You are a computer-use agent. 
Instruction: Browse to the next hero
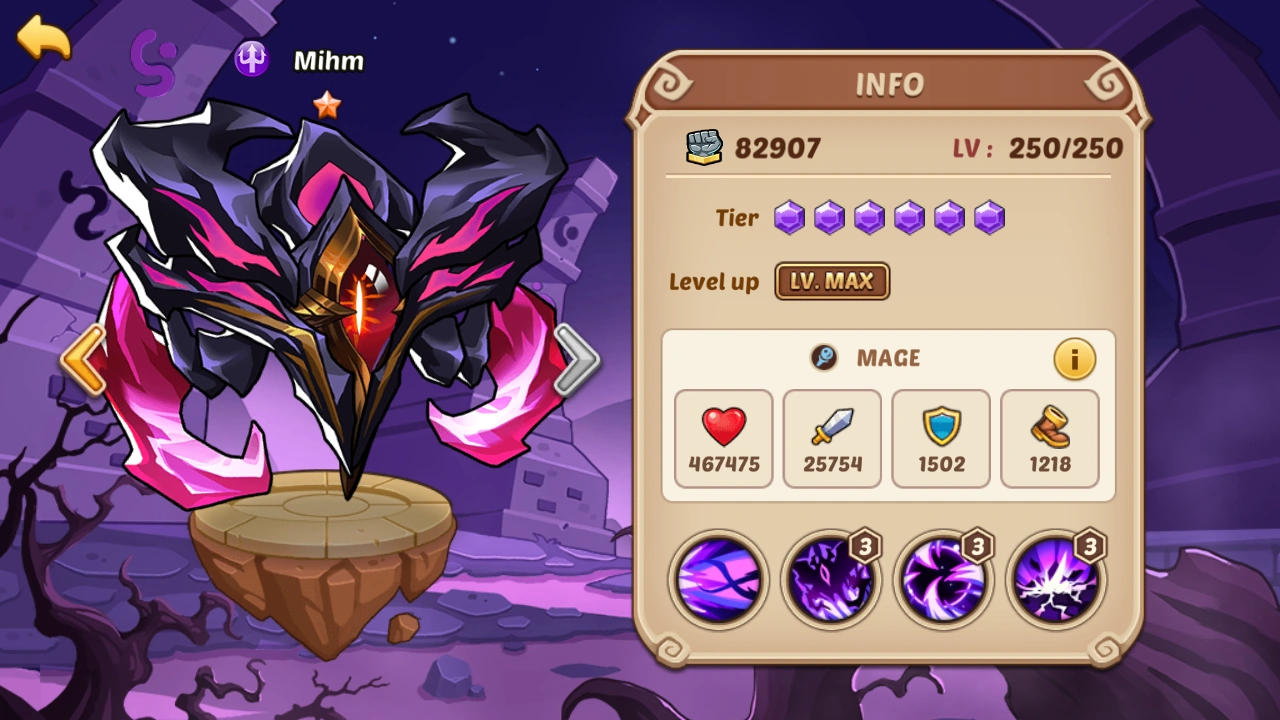click(x=575, y=360)
